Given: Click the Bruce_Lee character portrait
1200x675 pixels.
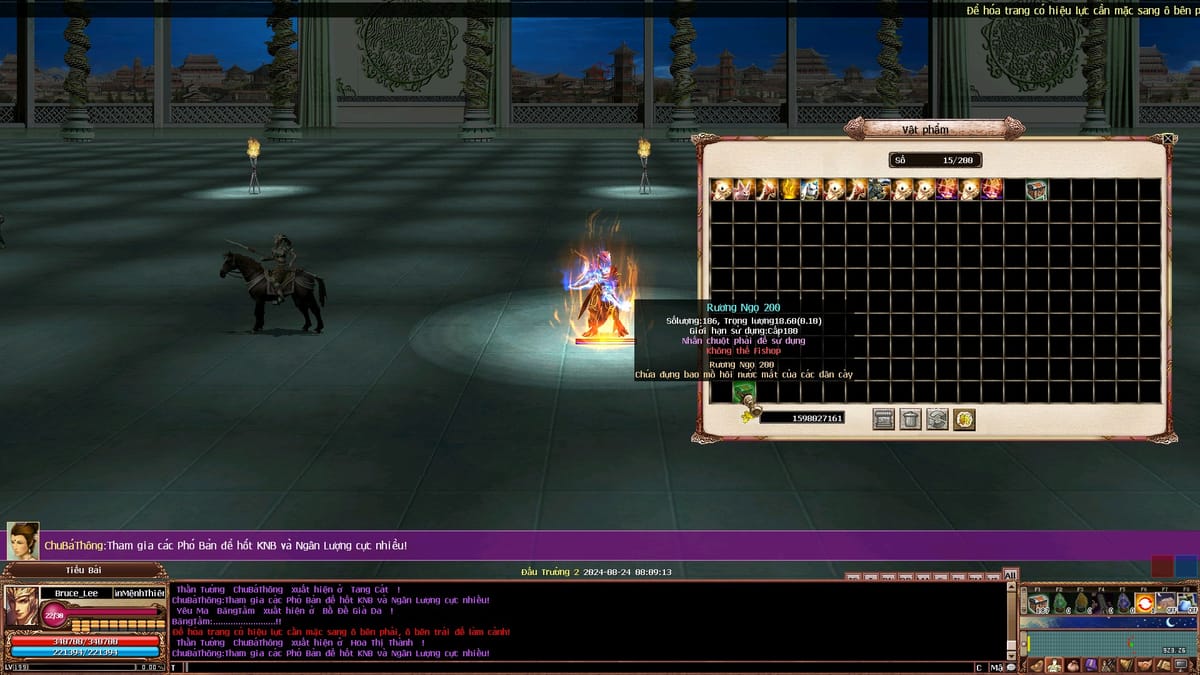Looking at the screenshot, I should point(22,607).
